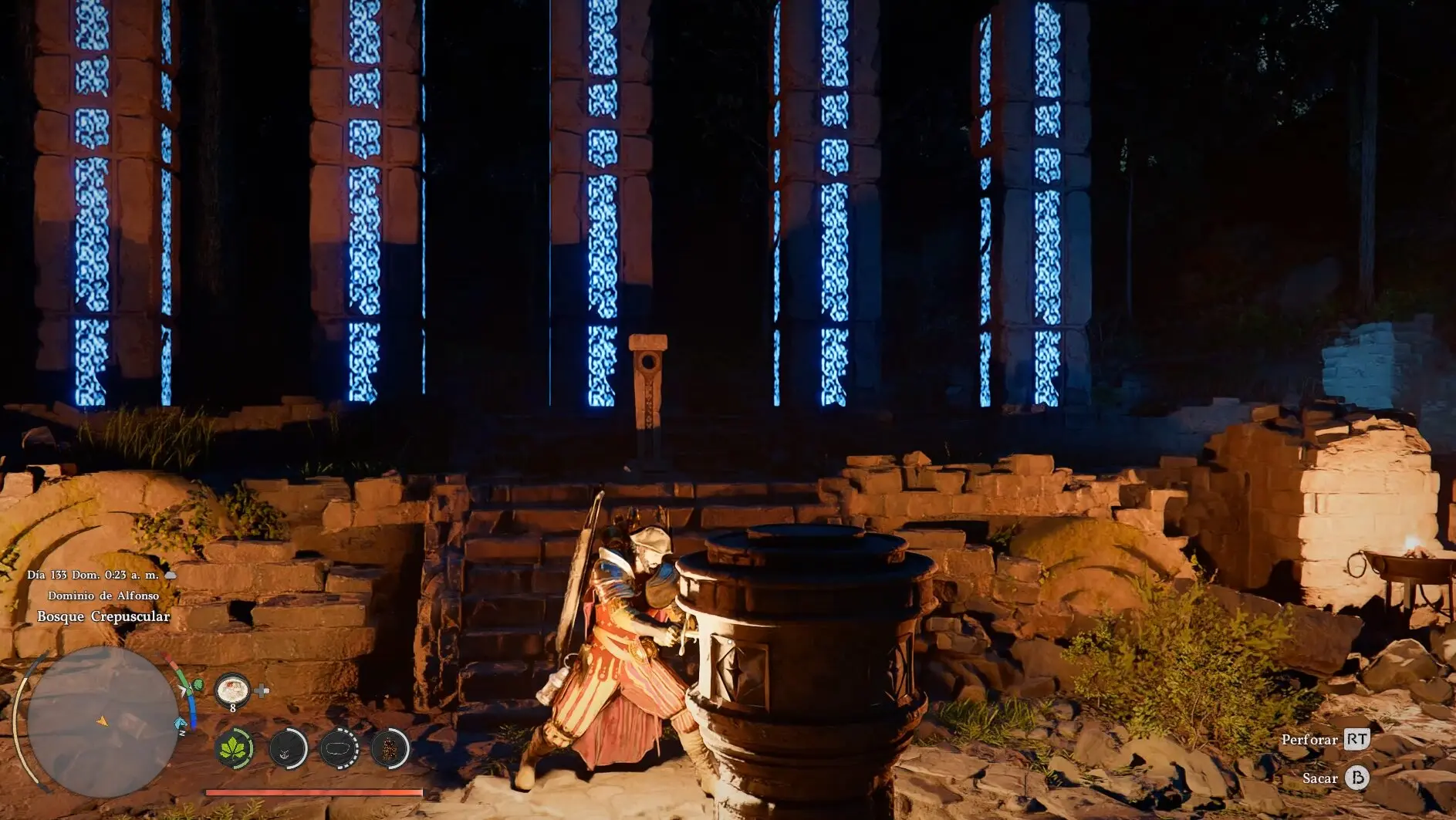
Task: Select the dark skill slot left of the oval ring
Action: [x=287, y=747]
